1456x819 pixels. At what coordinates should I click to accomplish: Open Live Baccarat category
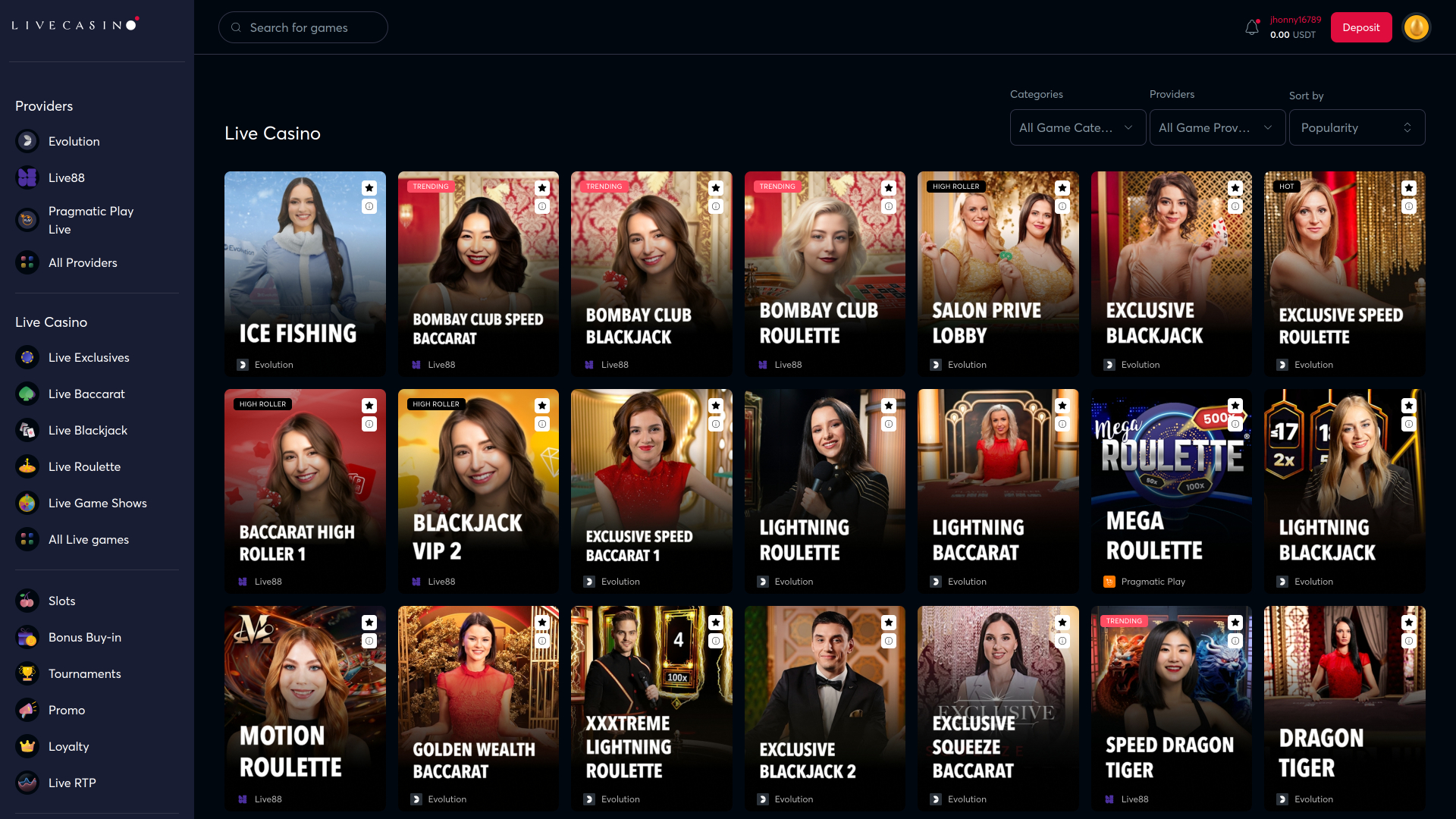point(86,394)
